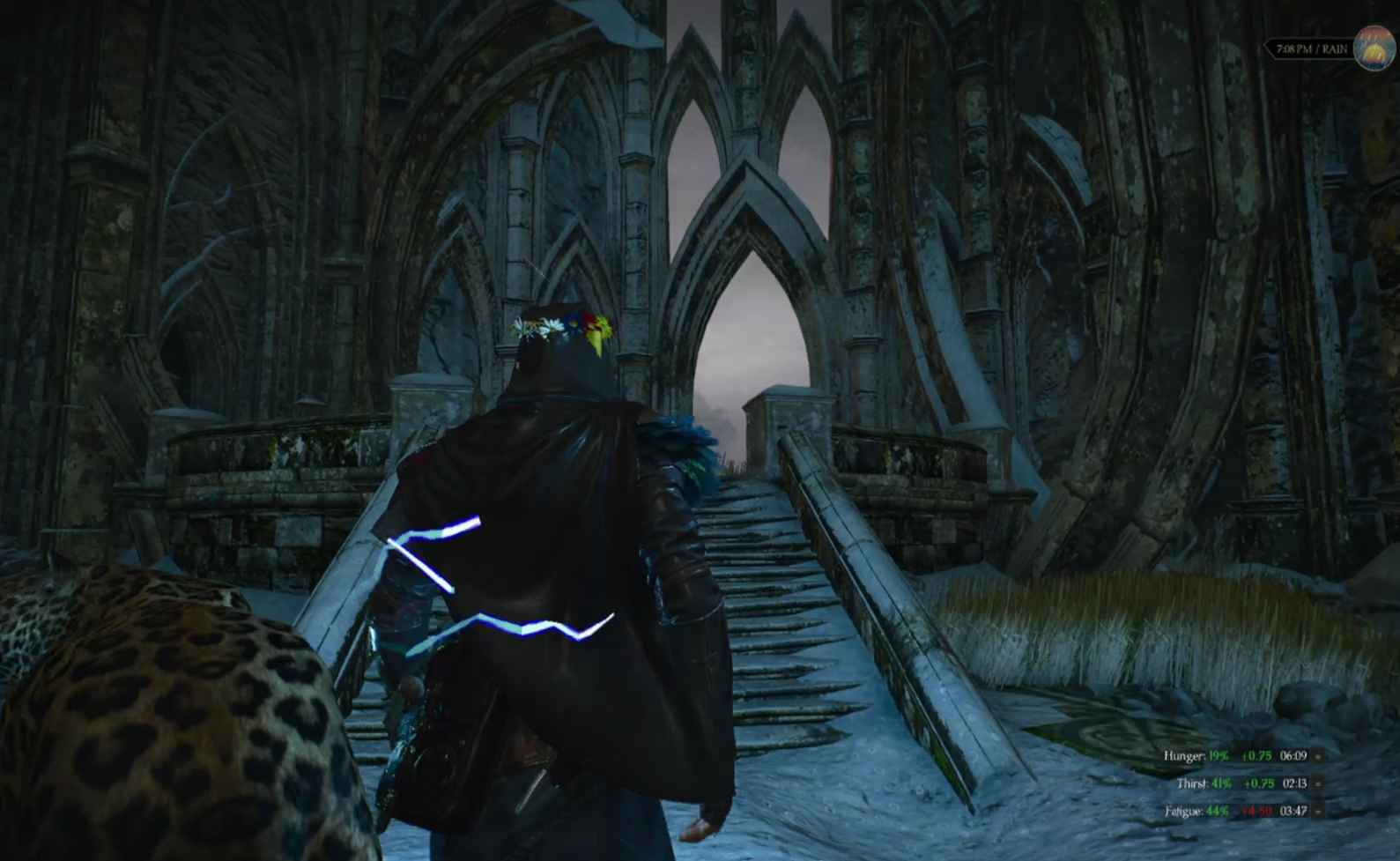This screenshot has height=861, width=1400.
Task: Click the small square beside the Thirst row
Action: (x=1318, y=783)
